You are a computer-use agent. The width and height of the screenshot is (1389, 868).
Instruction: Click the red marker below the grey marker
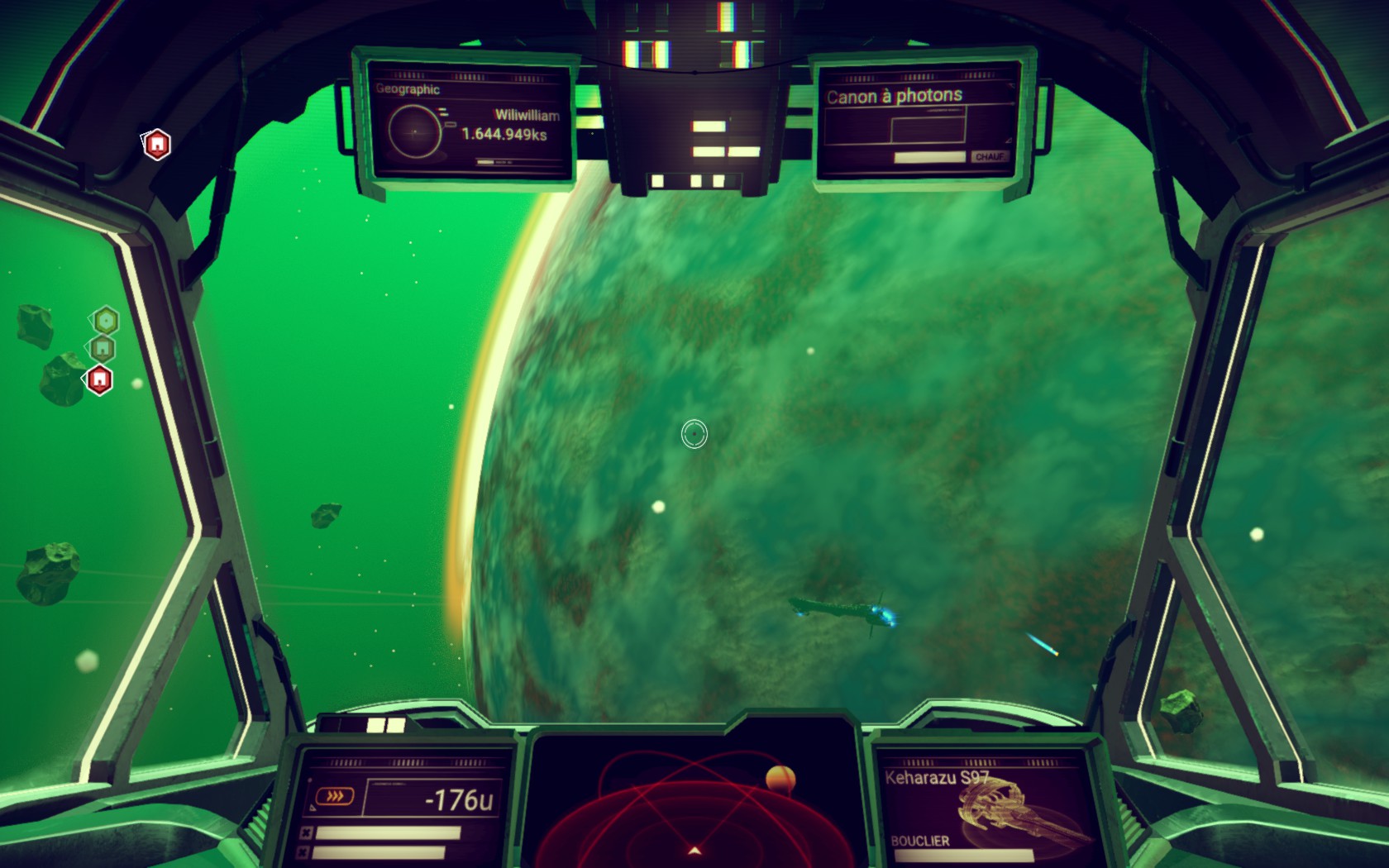coord(100,379)
